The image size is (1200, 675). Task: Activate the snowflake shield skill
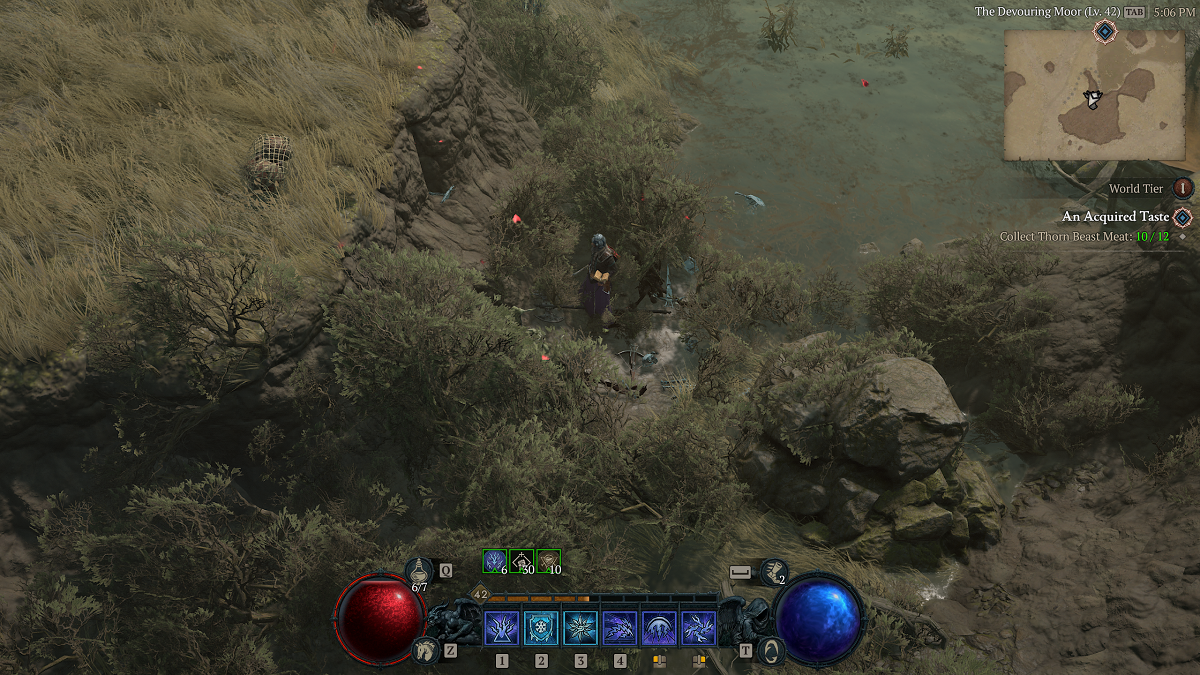point(541,629)
